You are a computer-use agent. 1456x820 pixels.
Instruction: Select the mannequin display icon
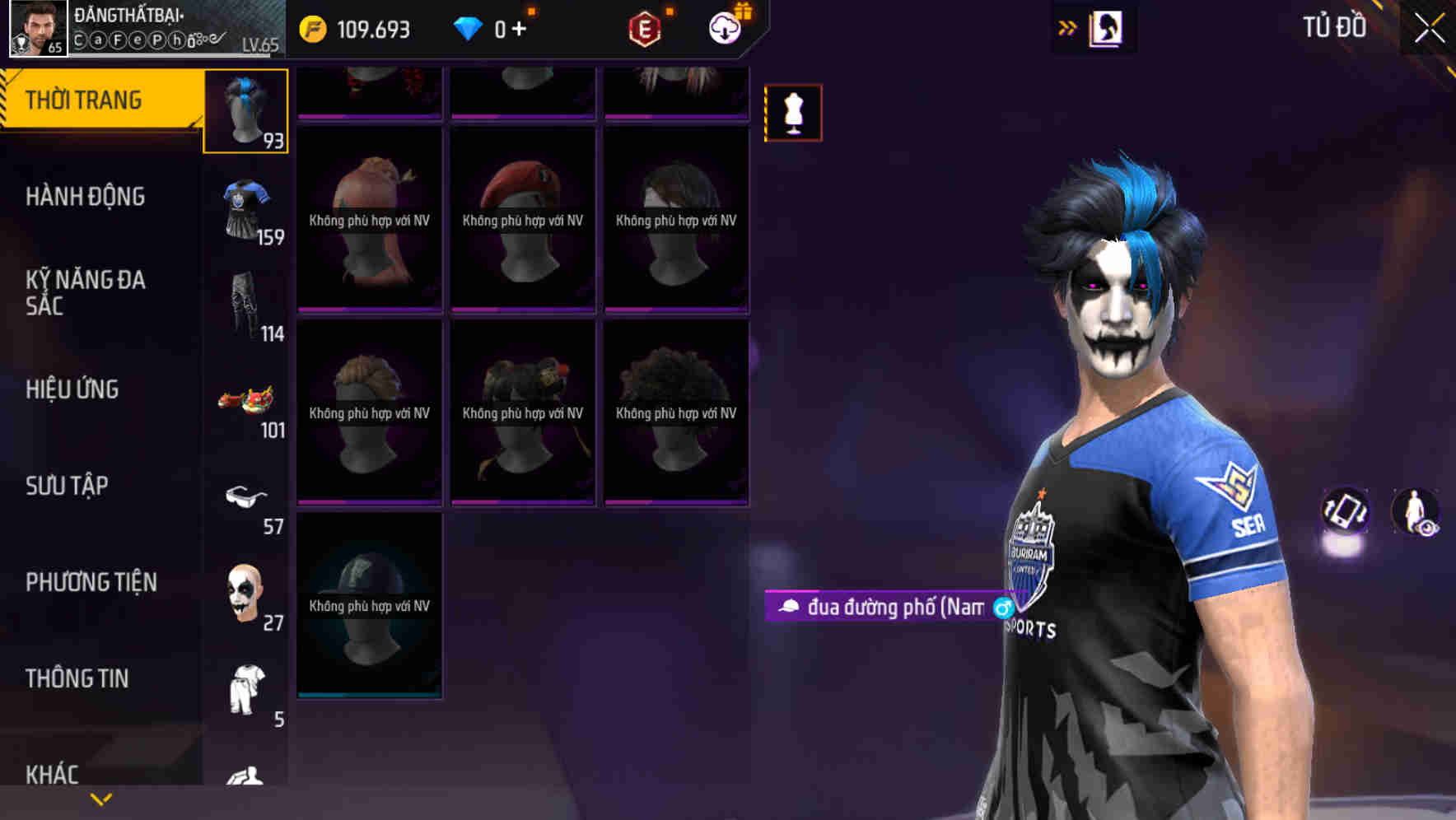tap(793, 111)
